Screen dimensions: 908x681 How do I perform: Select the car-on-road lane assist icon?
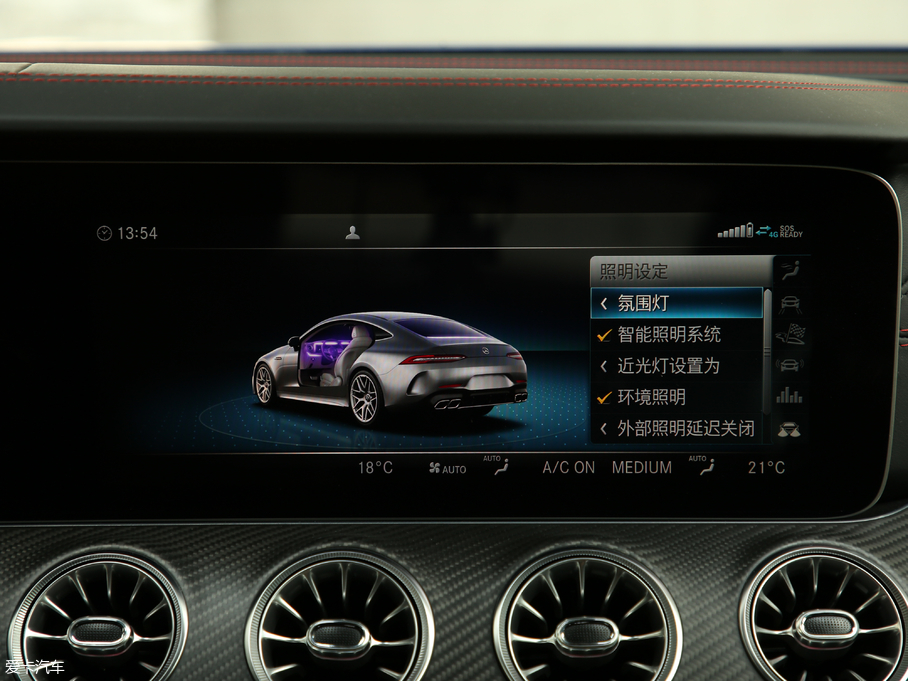[x=790, y=303]
